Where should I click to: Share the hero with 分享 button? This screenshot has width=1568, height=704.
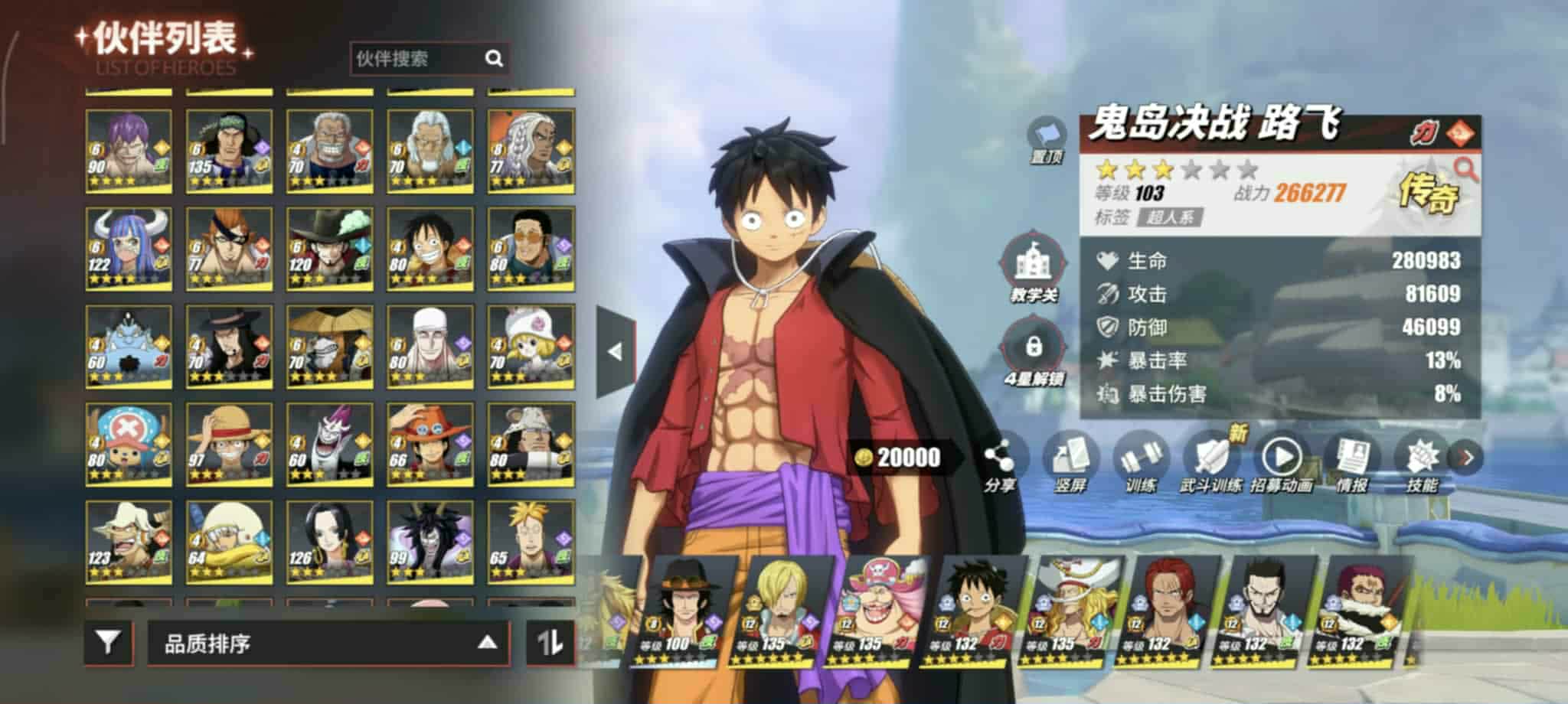tap(999, 462)
